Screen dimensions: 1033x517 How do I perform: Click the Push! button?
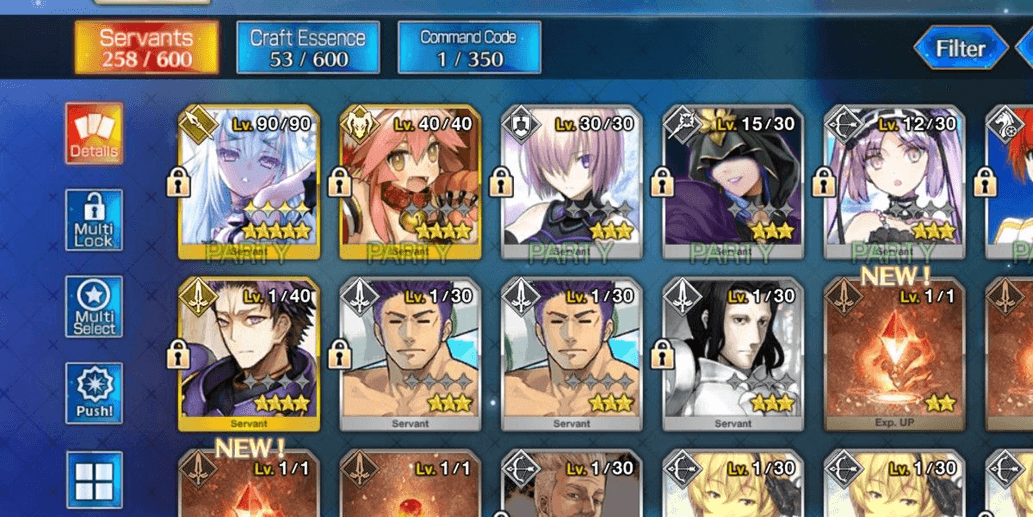coord(94,394)
